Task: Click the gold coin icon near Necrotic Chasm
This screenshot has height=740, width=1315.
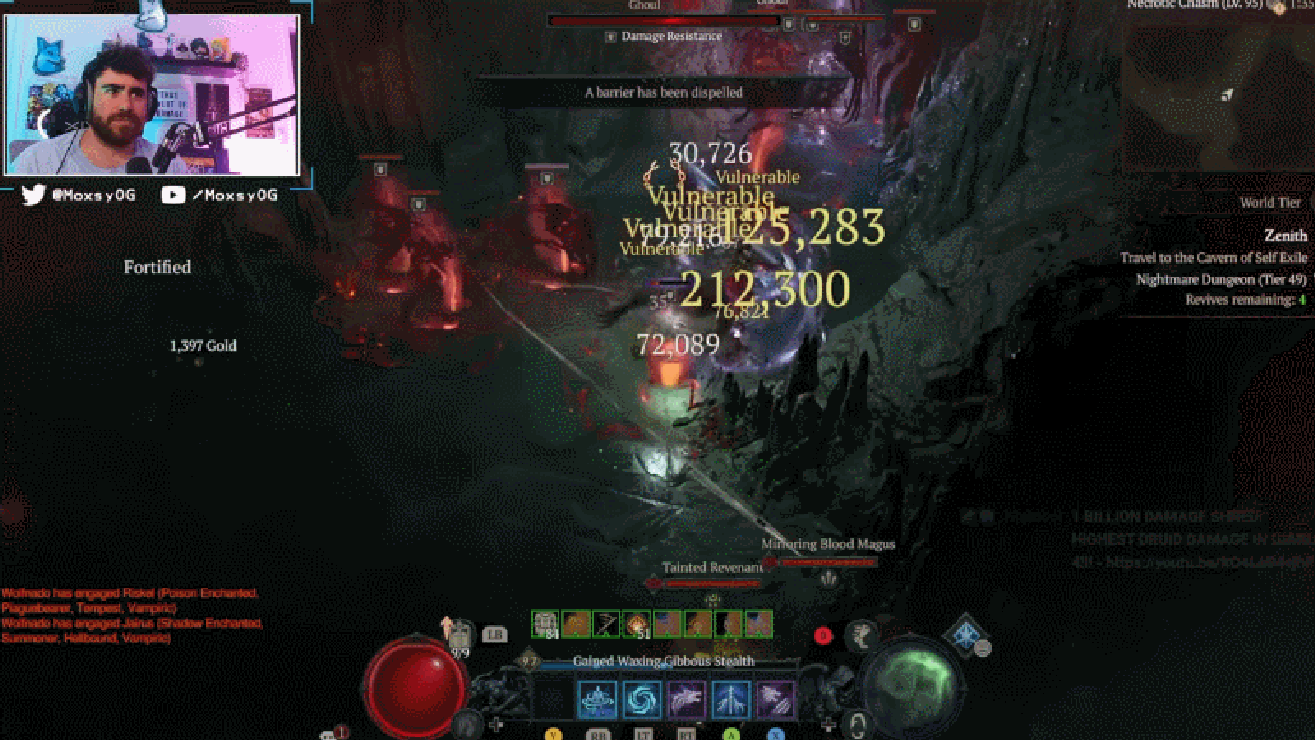Action: [1279, 8]
